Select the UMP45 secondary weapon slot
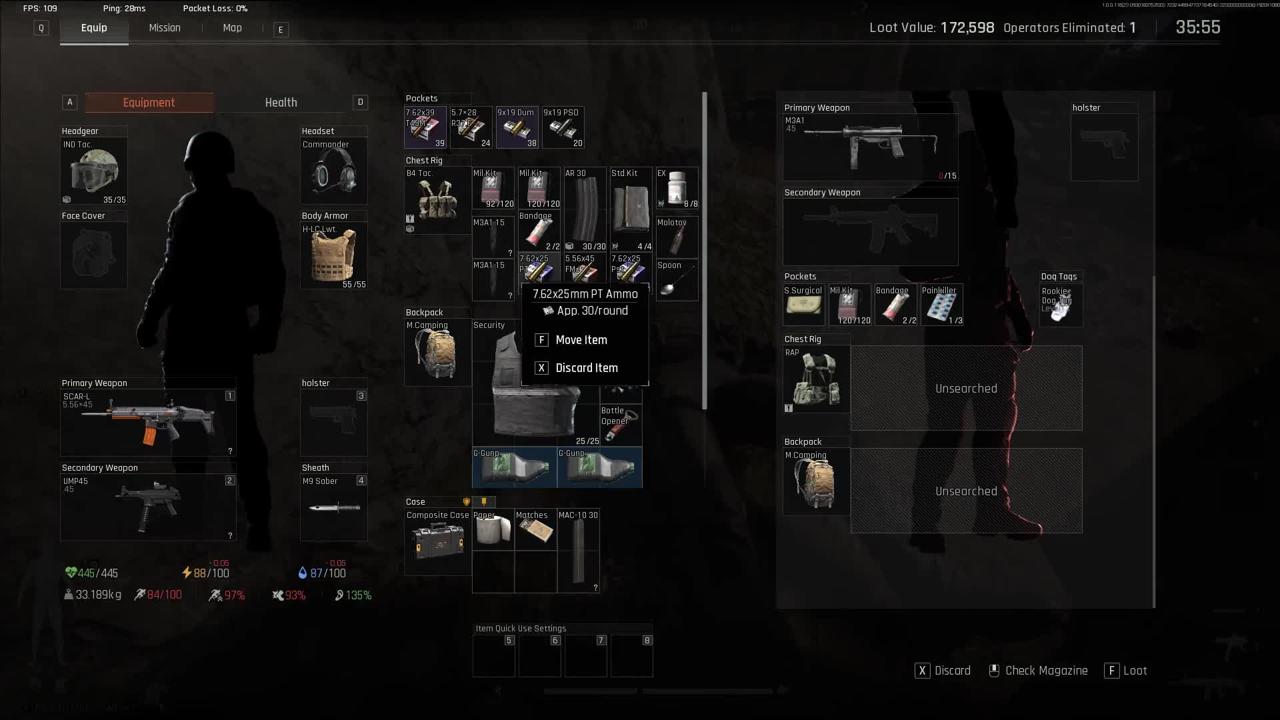1280x720 pixels. pyautogui.click(x=148, y=507)
